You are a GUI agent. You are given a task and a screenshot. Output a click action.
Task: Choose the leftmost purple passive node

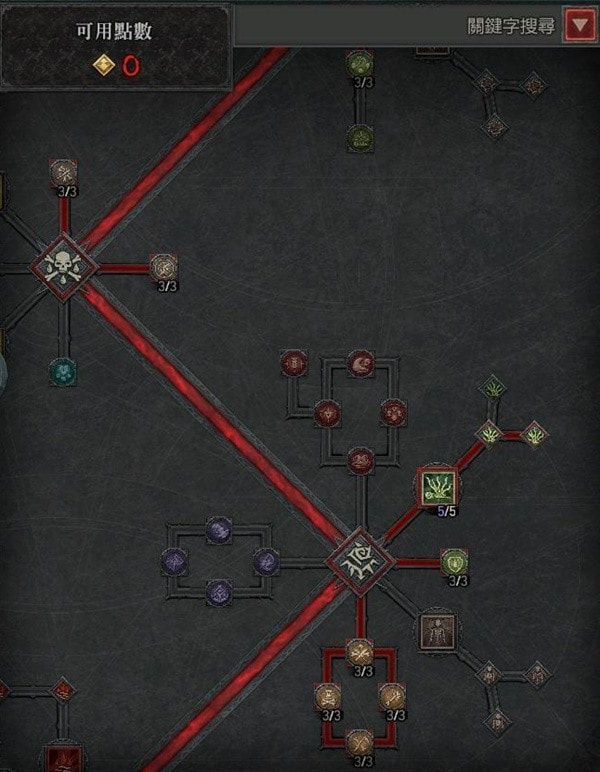tap(175, 561)
